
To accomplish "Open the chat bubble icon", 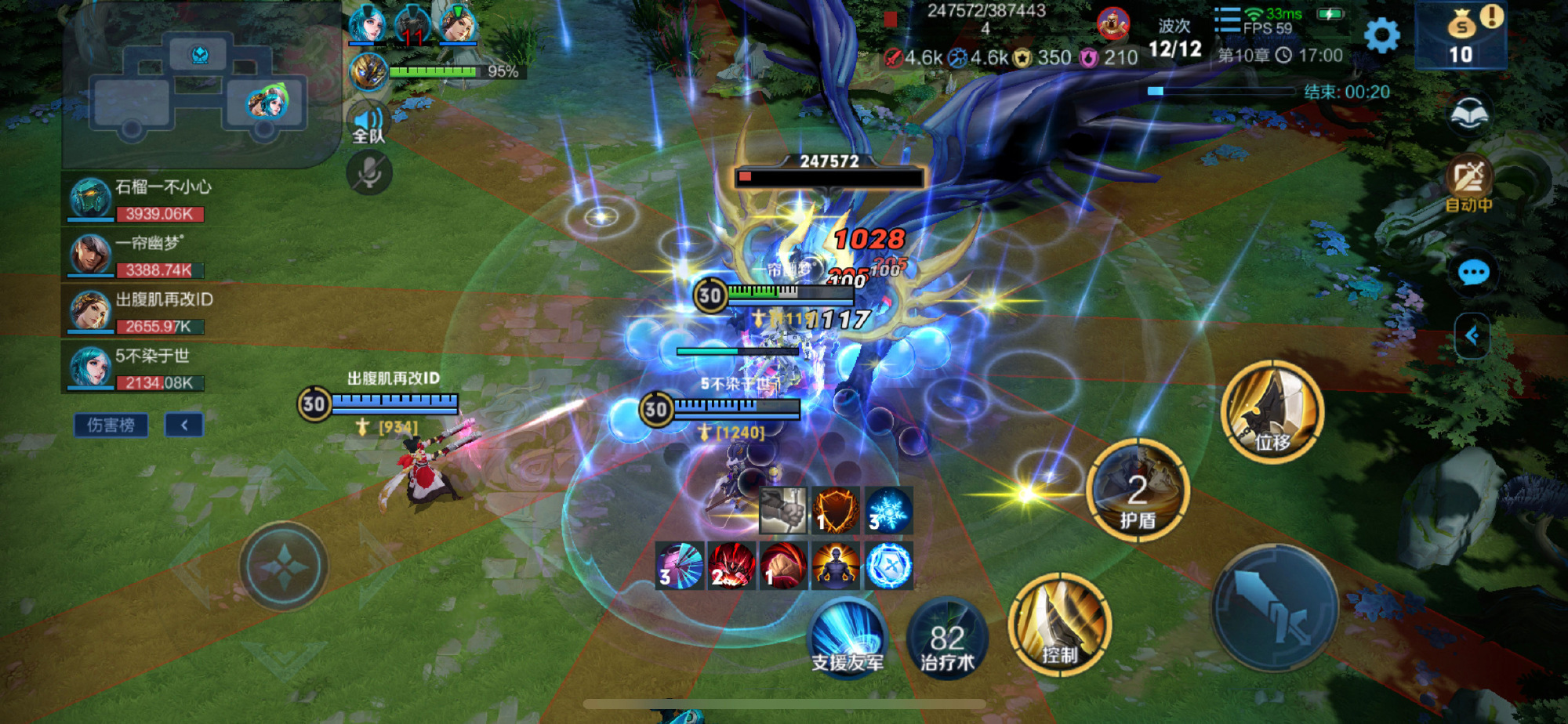I will pyautogui.click(x=1473, y=273).
